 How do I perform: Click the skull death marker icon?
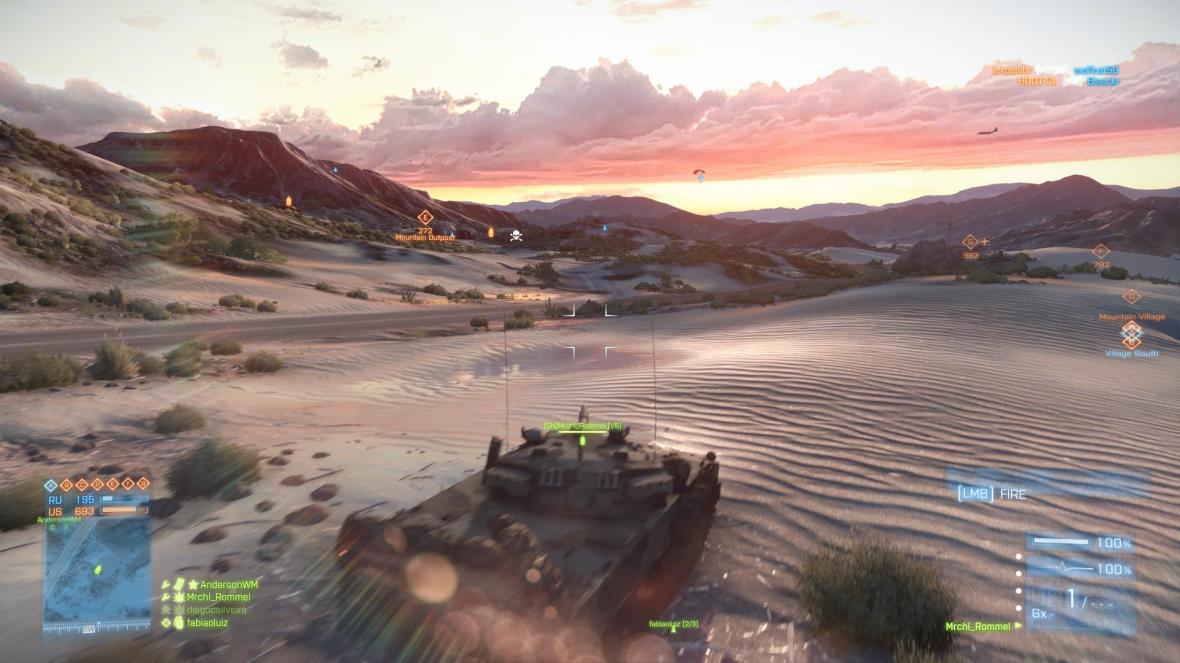pyautogui.click(x=516, y=236)
